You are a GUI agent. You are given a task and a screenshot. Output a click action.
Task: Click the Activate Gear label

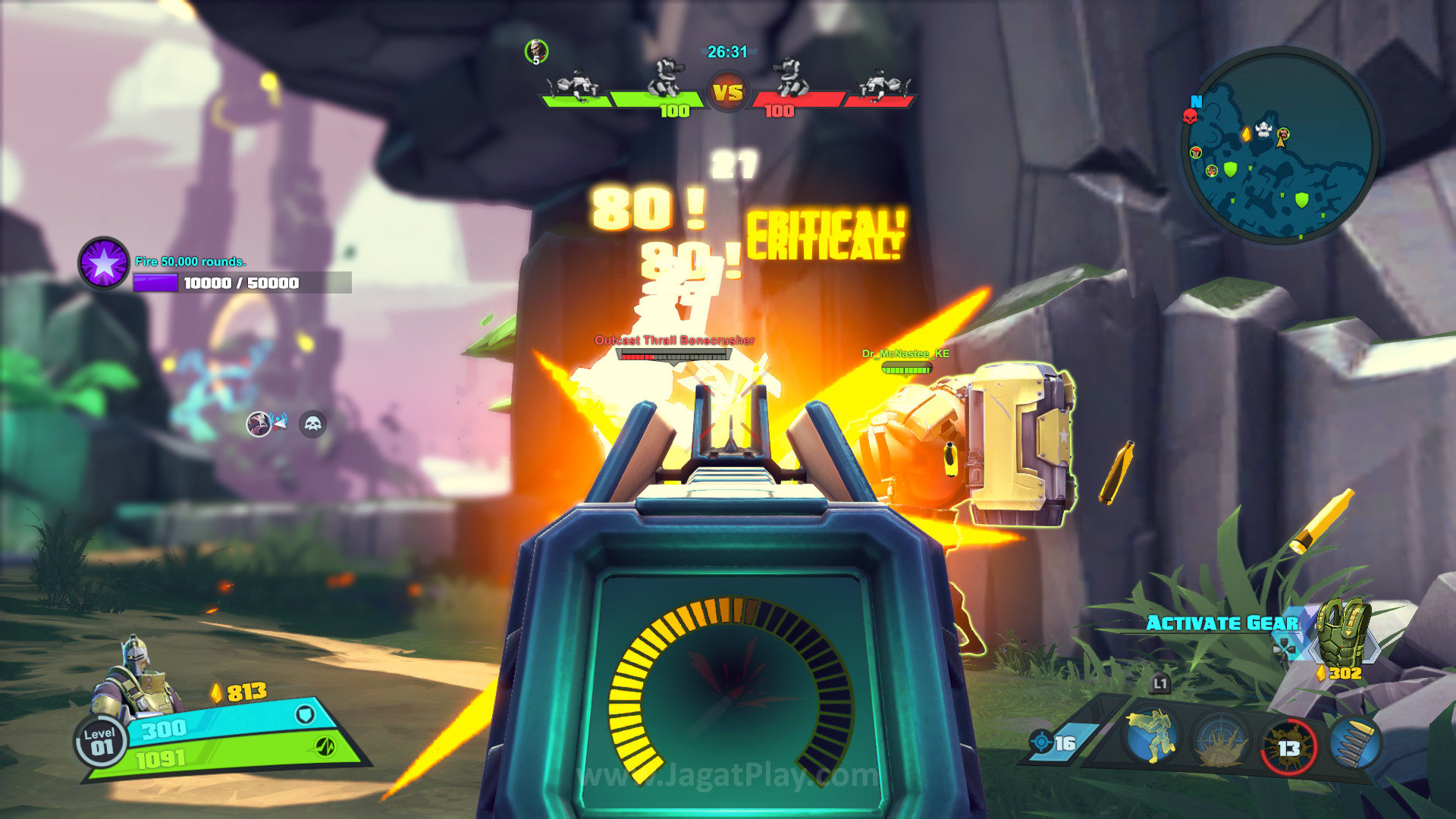click(1222, 623)
